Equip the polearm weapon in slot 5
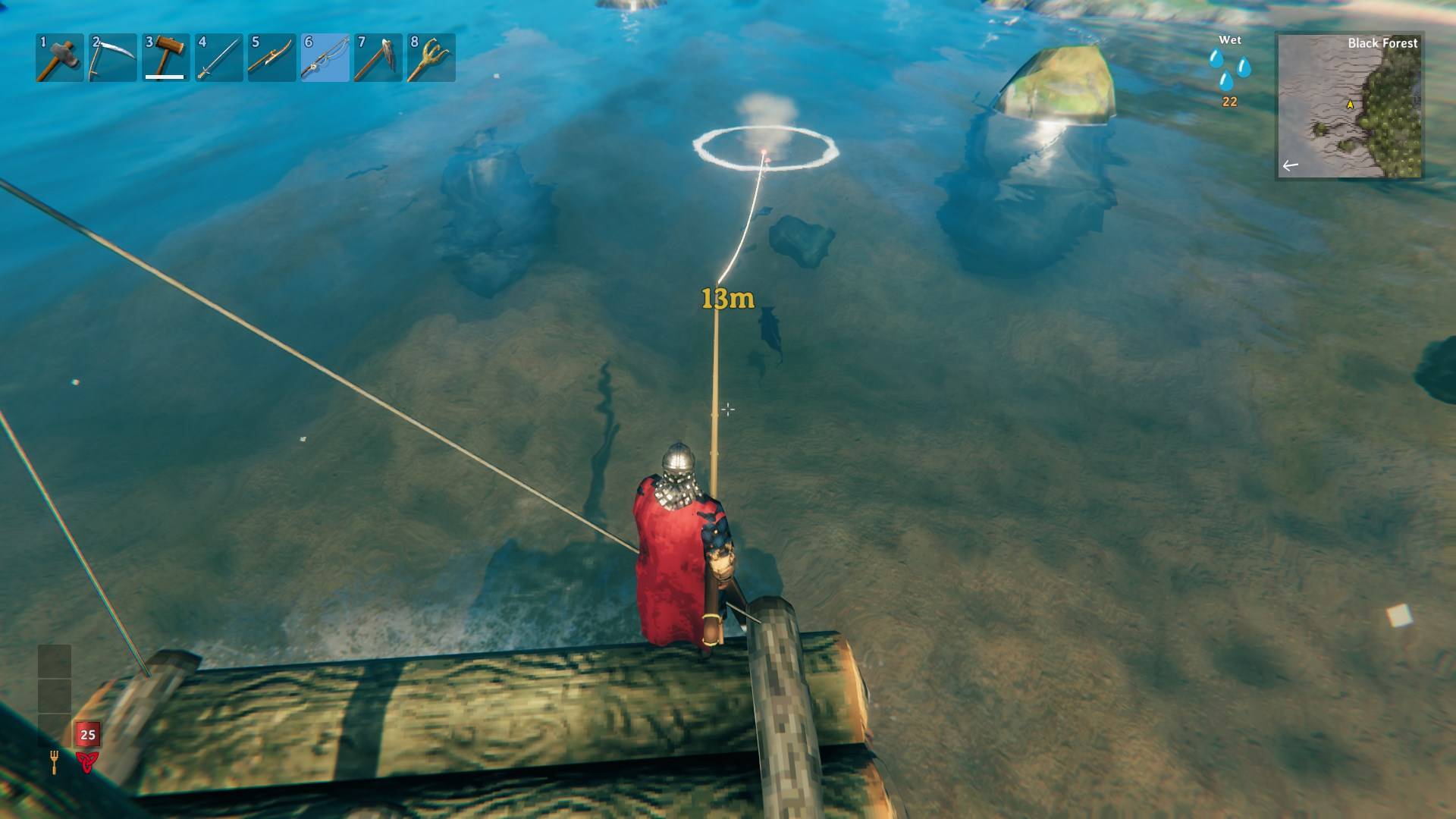The width and height of the screenshot is (1456, 819). tap(271, 58)
